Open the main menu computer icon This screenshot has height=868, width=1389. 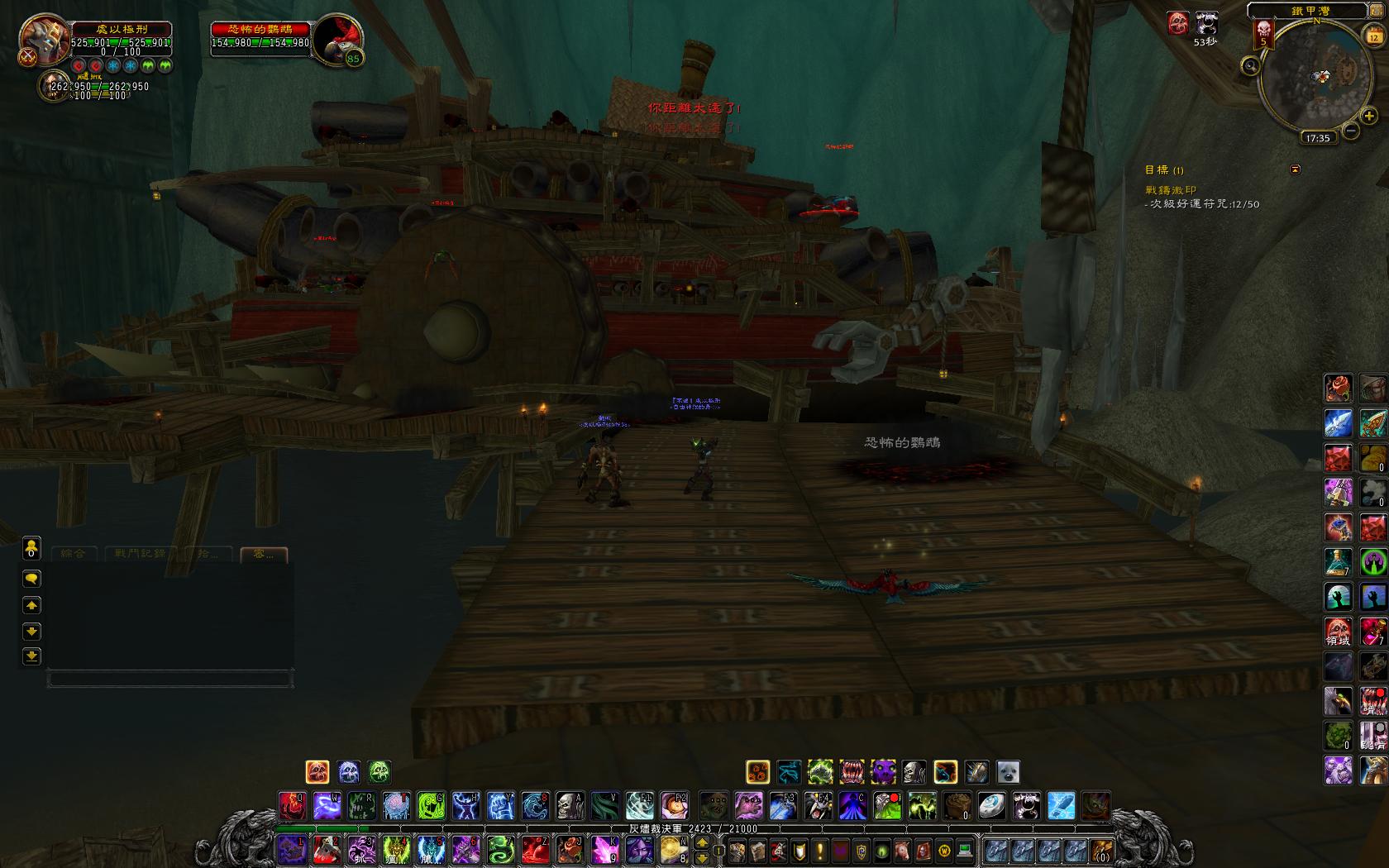coord(964,850)
